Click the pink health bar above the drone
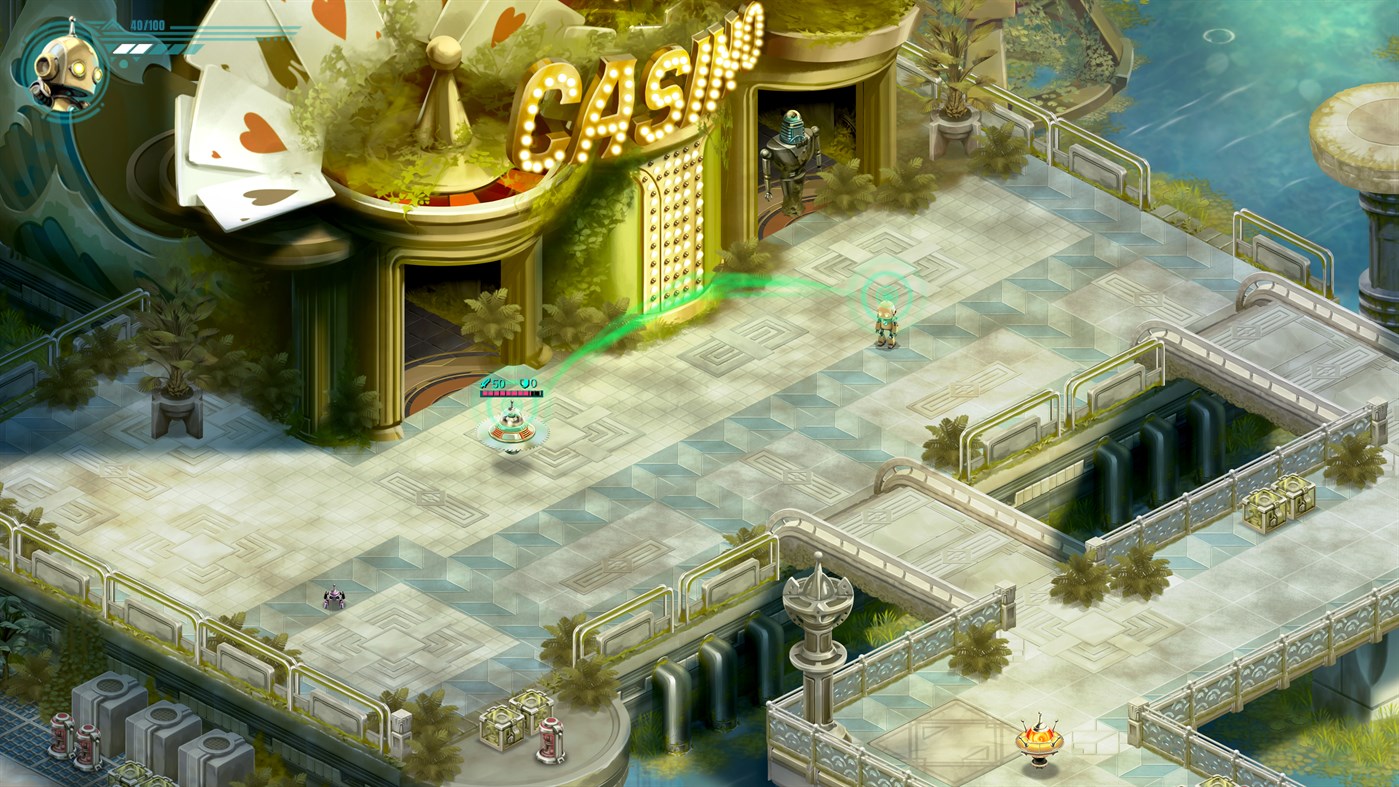Image resolution: width=1399 pixels, height=787 pixels. pos(511,394)
